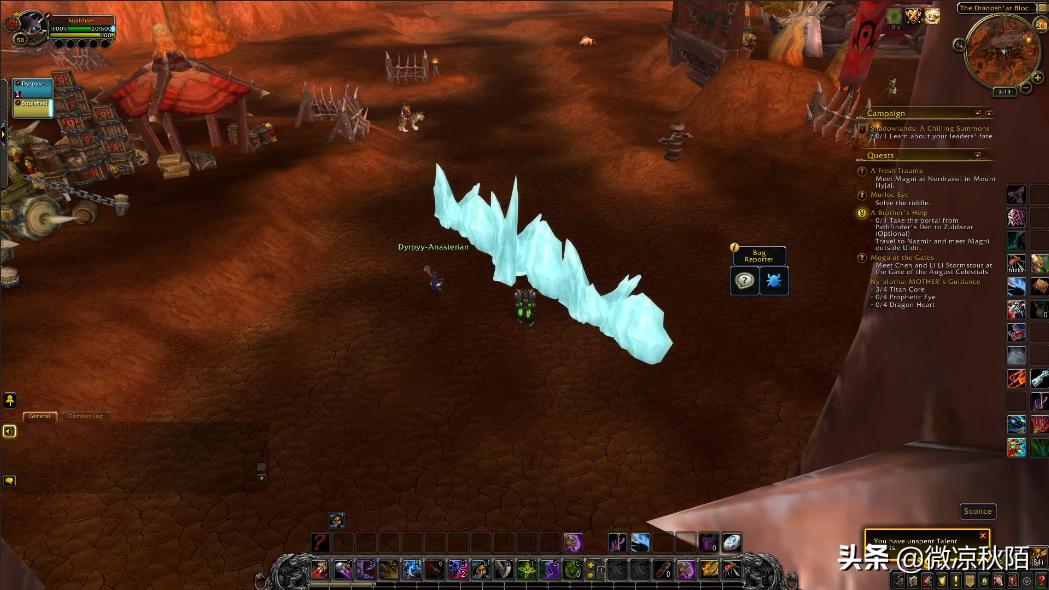Open the A Fresh Trauma quest
The height and width of the screenshot is (590, 1049).
896,170
